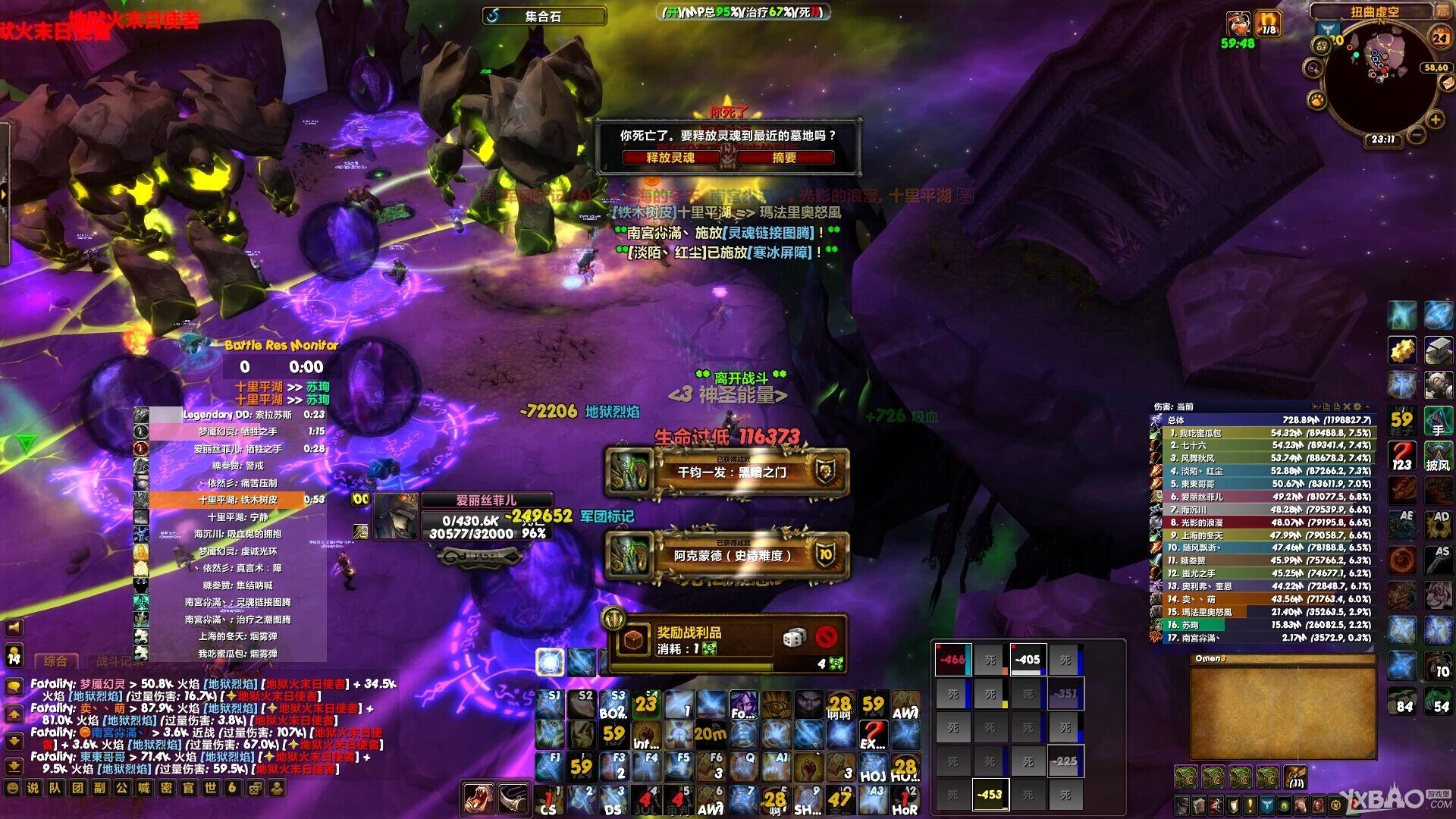Switch to the 战斗记录 combat log tab
Screen dimensions: 1456x819
click(x=114, y=661)
